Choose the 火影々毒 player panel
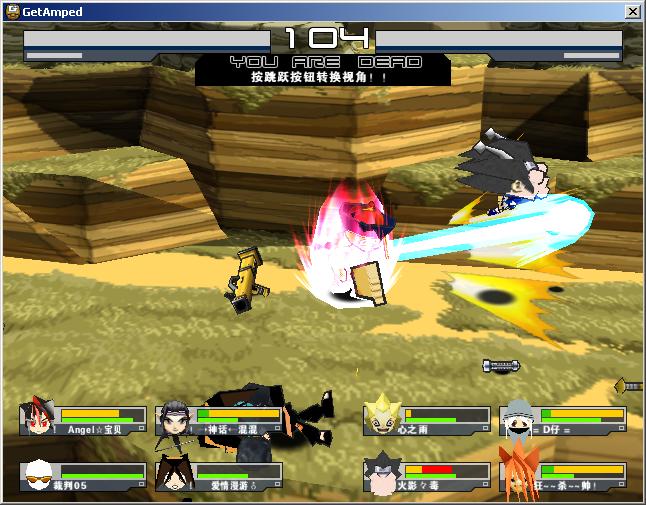This screenshot has height=505, width=646. (428, 476)
